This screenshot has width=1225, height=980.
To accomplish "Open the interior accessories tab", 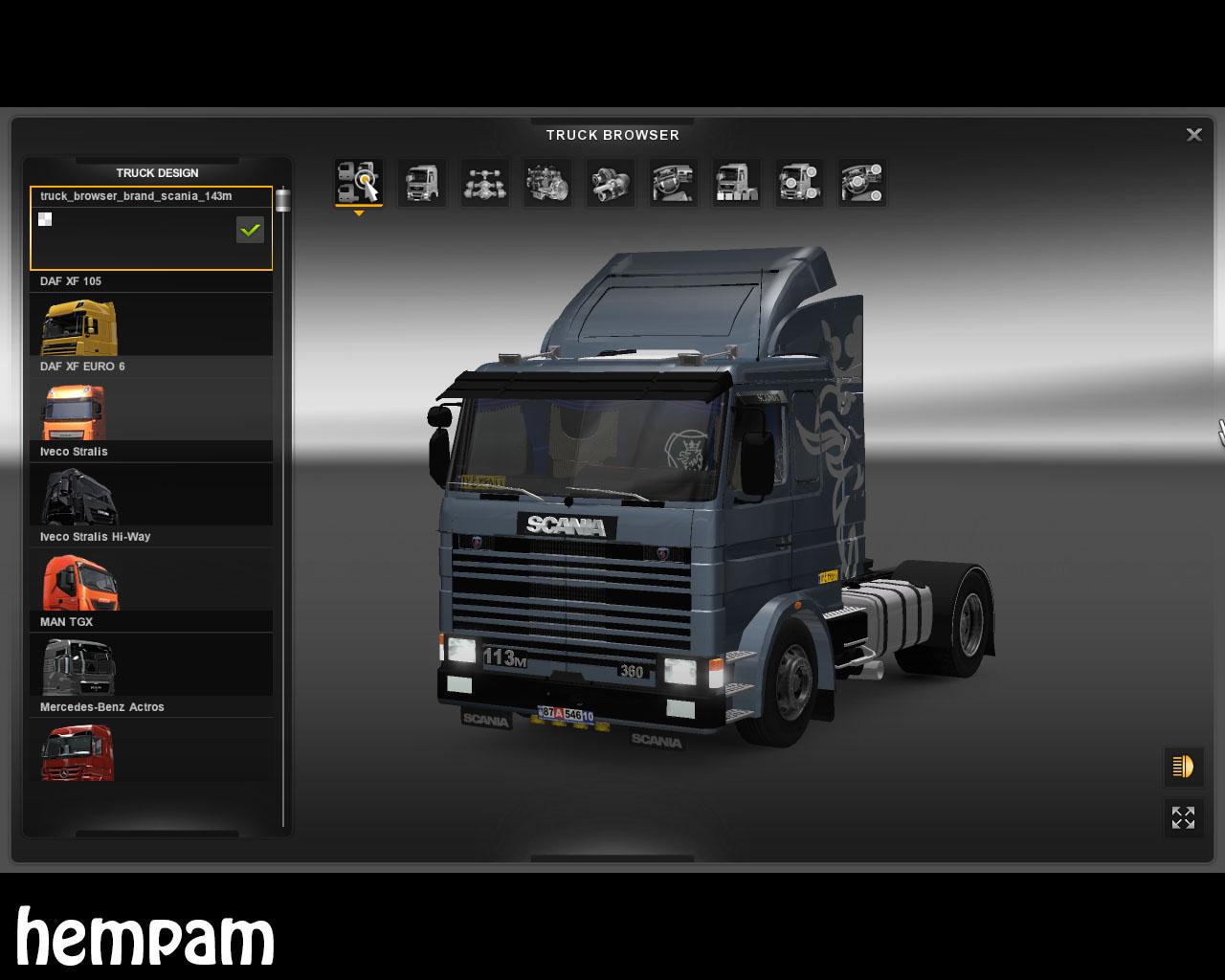I will point(861,182).
